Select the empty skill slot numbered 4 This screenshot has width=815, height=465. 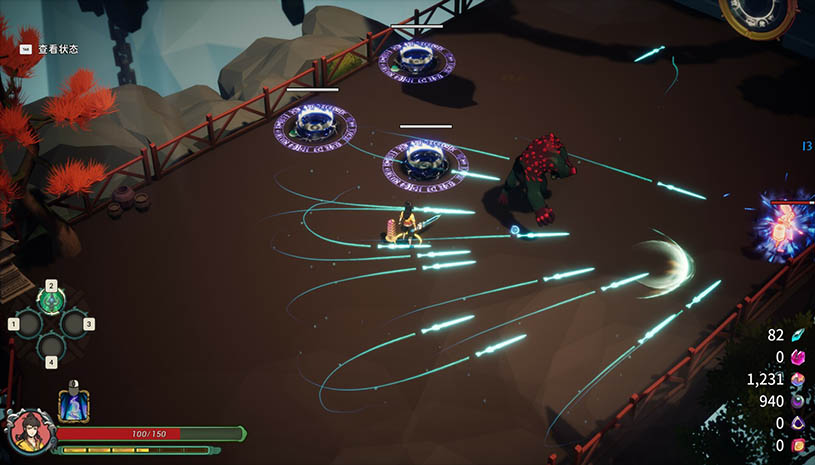51,346
